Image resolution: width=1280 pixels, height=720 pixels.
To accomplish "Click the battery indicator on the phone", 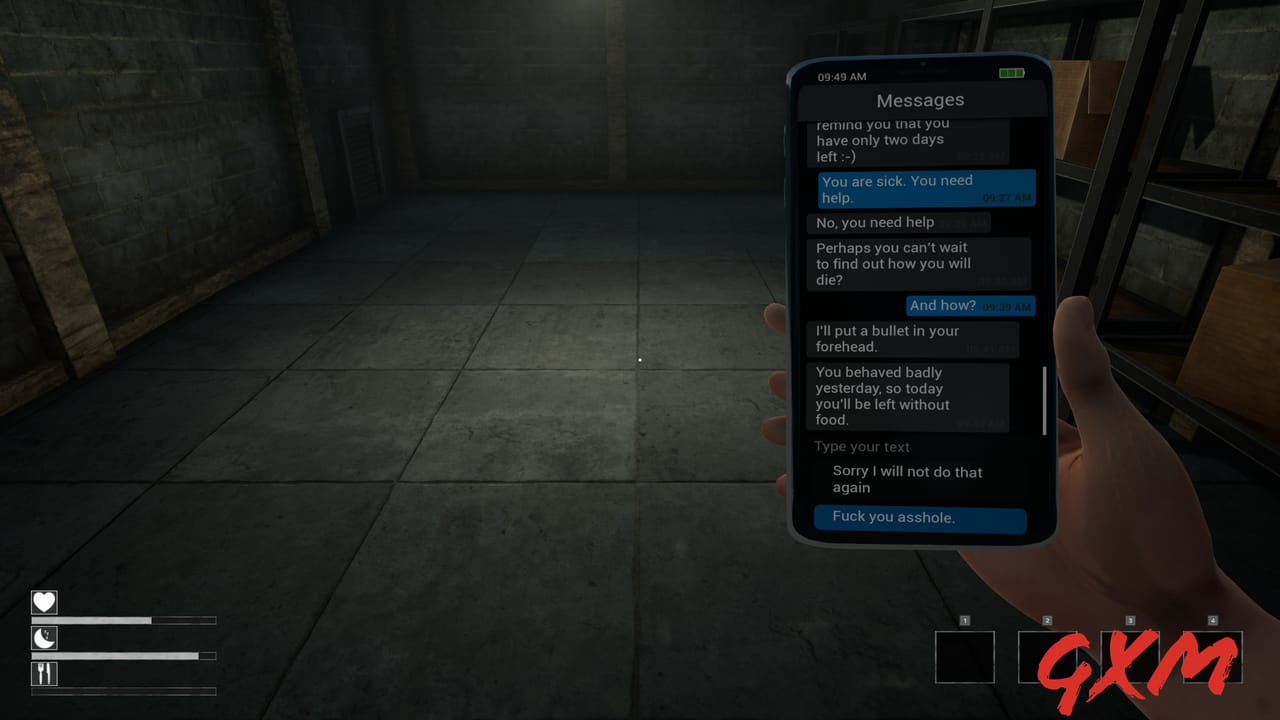I will (x=1011, y=73).
